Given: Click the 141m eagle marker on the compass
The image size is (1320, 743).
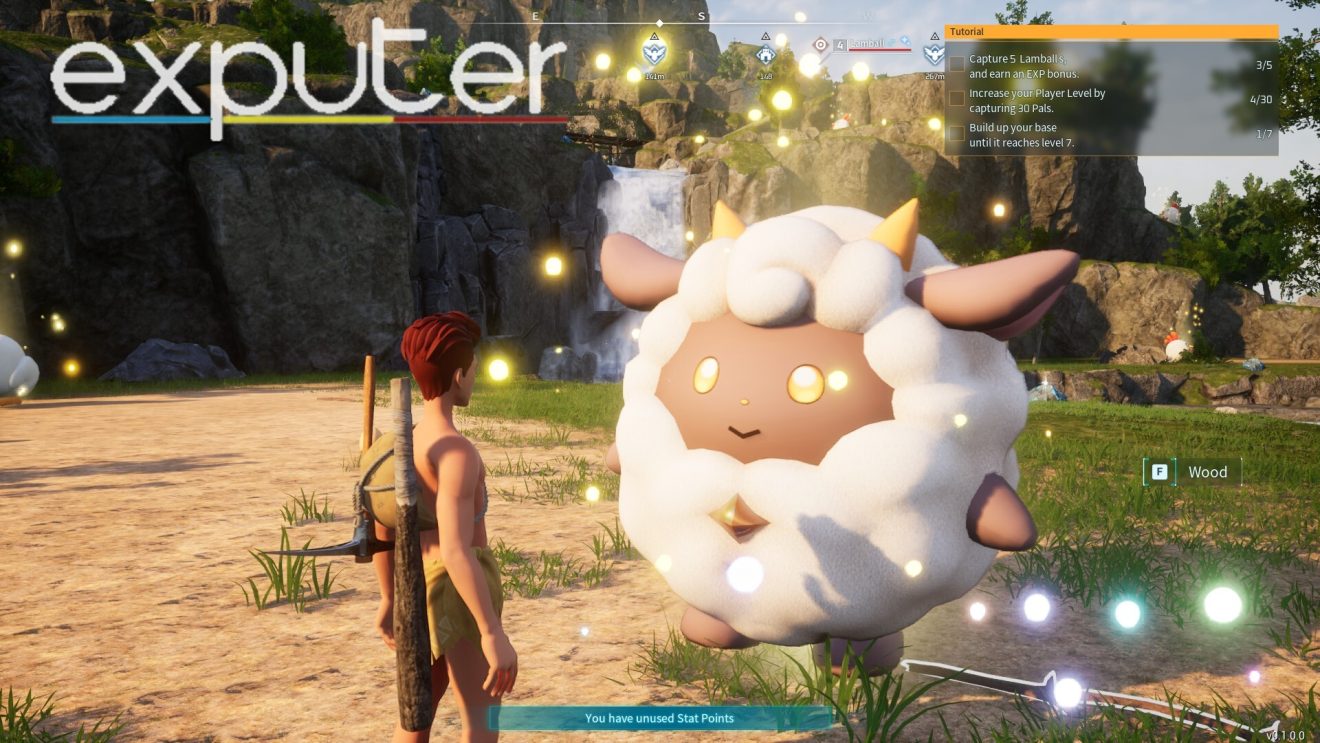Looking at the screenshot, I should tap(654, 52).
